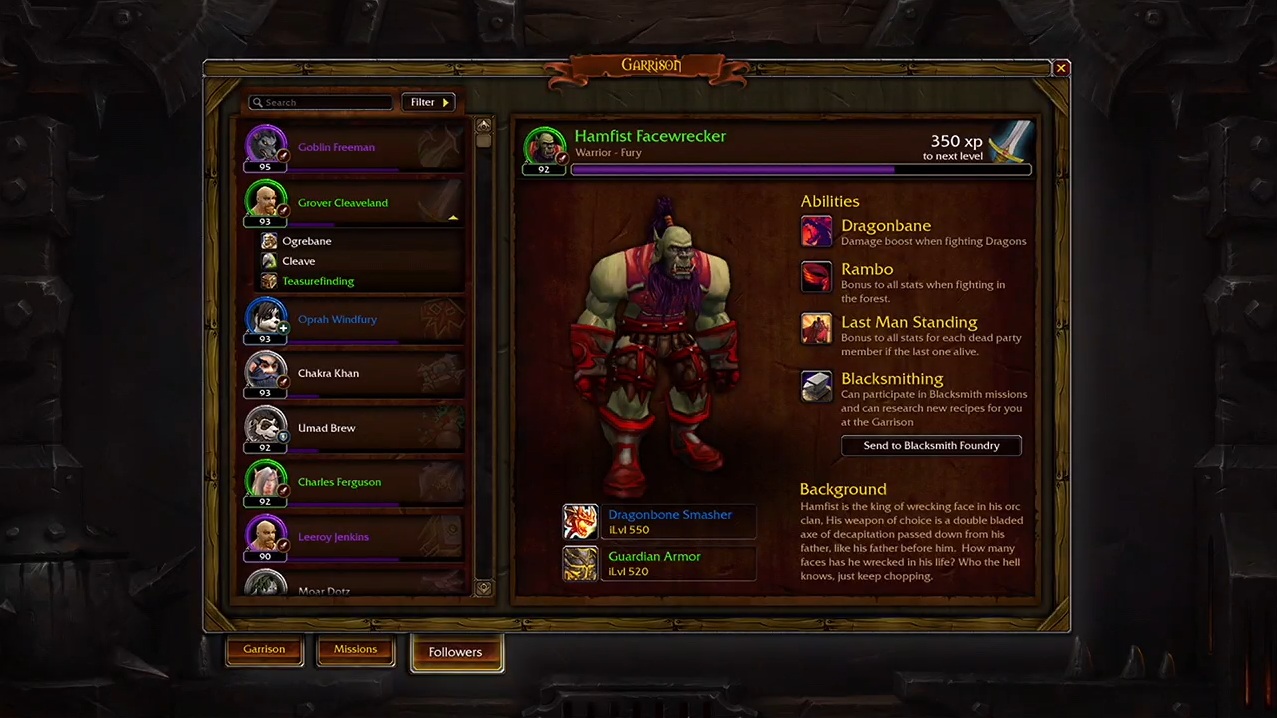This screenshot has width=1277, height=718.
Task: Click the Dragonbane ability icon
Action: pyautogui.click(x=816, y=232)
